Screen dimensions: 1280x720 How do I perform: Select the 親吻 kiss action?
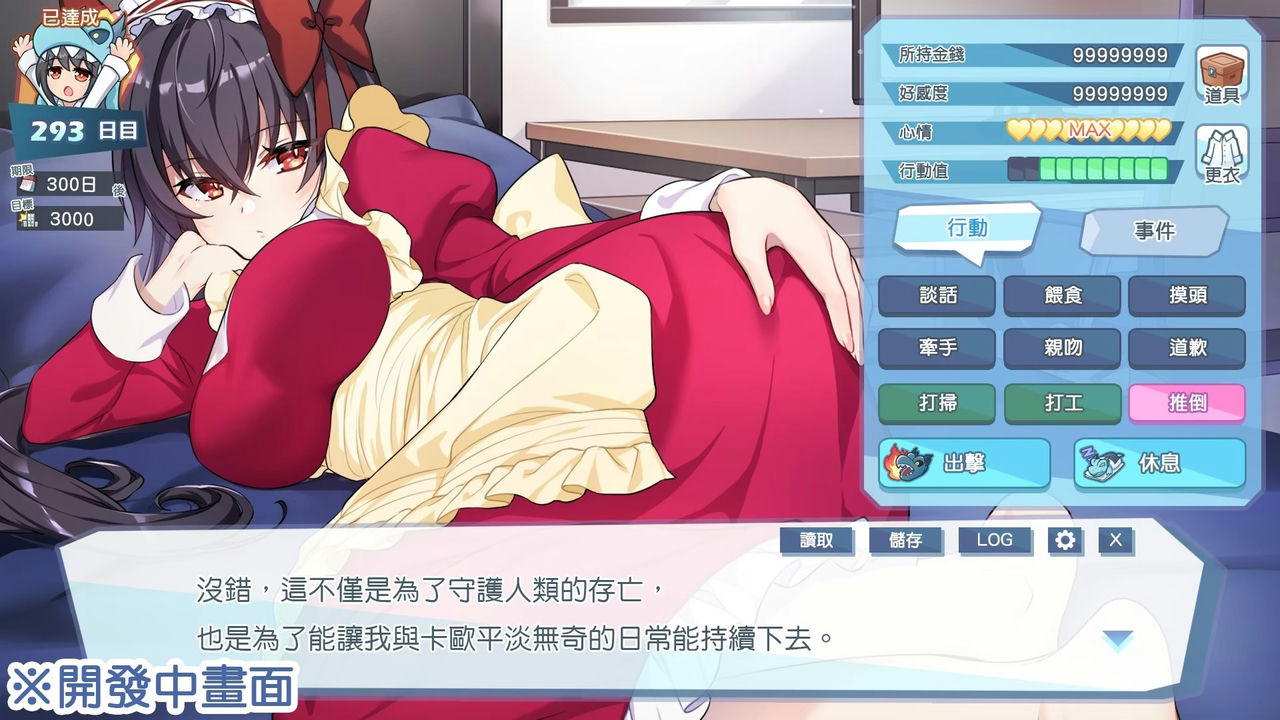pos(1063,348)
